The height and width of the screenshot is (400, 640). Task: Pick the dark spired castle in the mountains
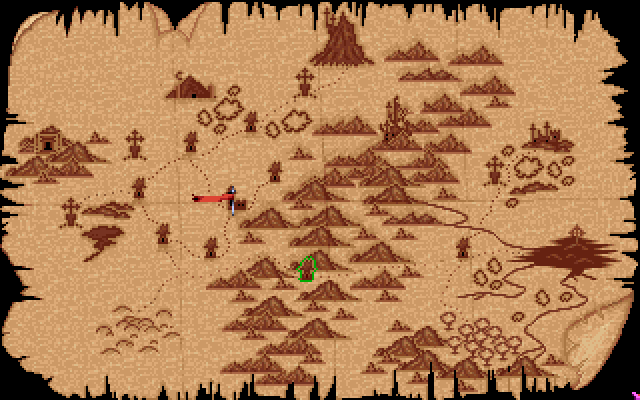398,122
